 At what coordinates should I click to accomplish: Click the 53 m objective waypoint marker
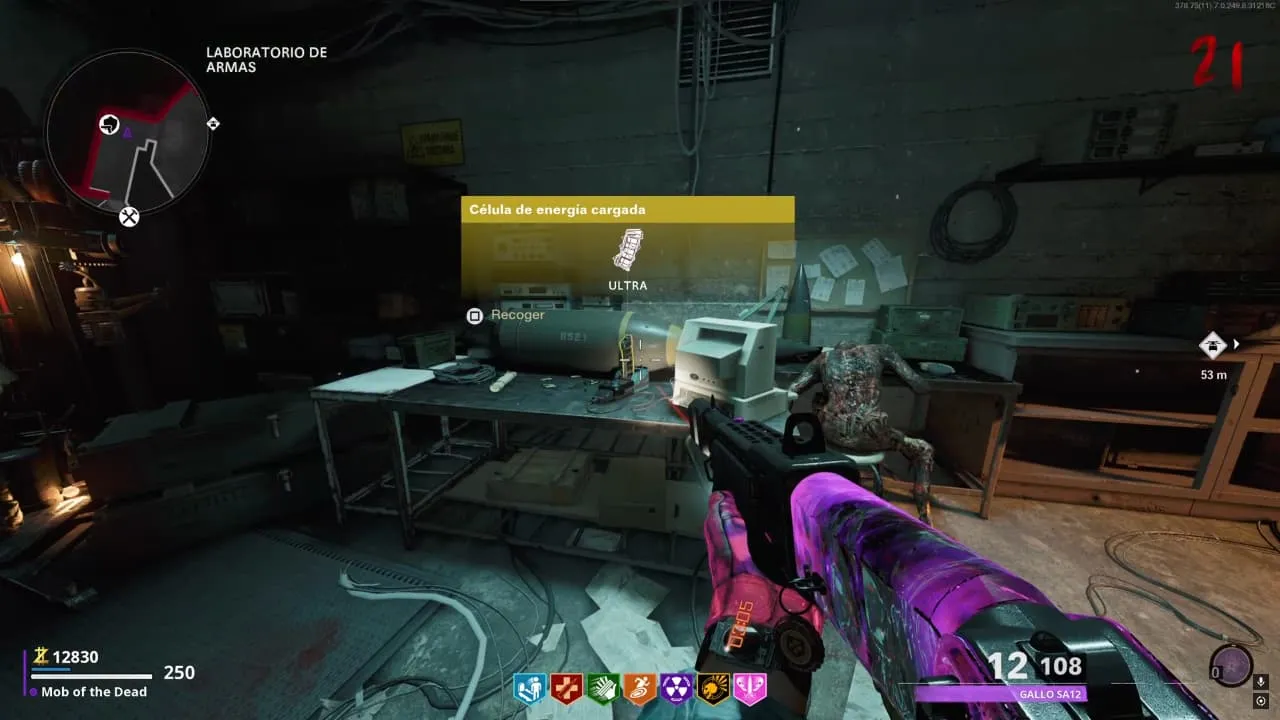point(1213,345)
